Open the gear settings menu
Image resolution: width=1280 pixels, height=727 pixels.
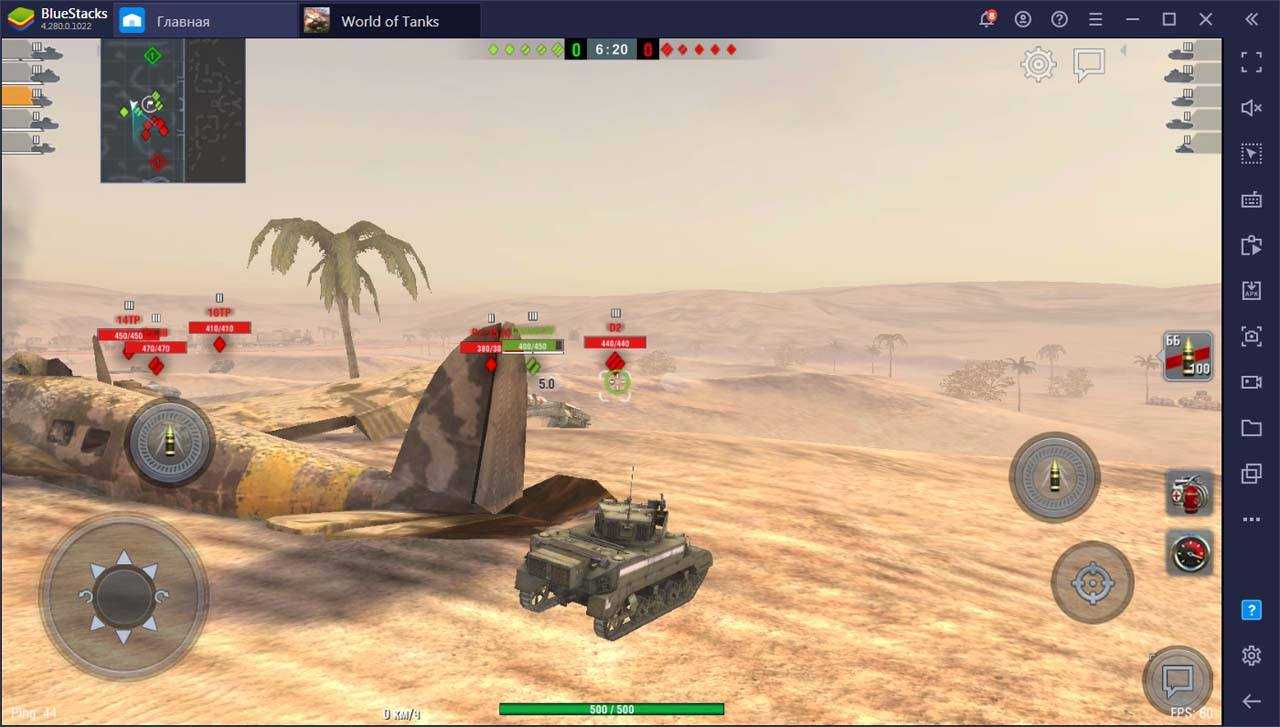(x=1038, y=65)
